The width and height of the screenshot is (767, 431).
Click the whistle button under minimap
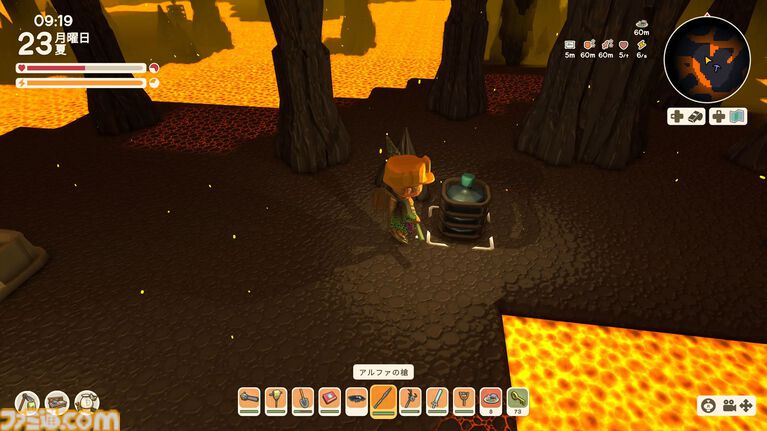[x=686, y=116]
